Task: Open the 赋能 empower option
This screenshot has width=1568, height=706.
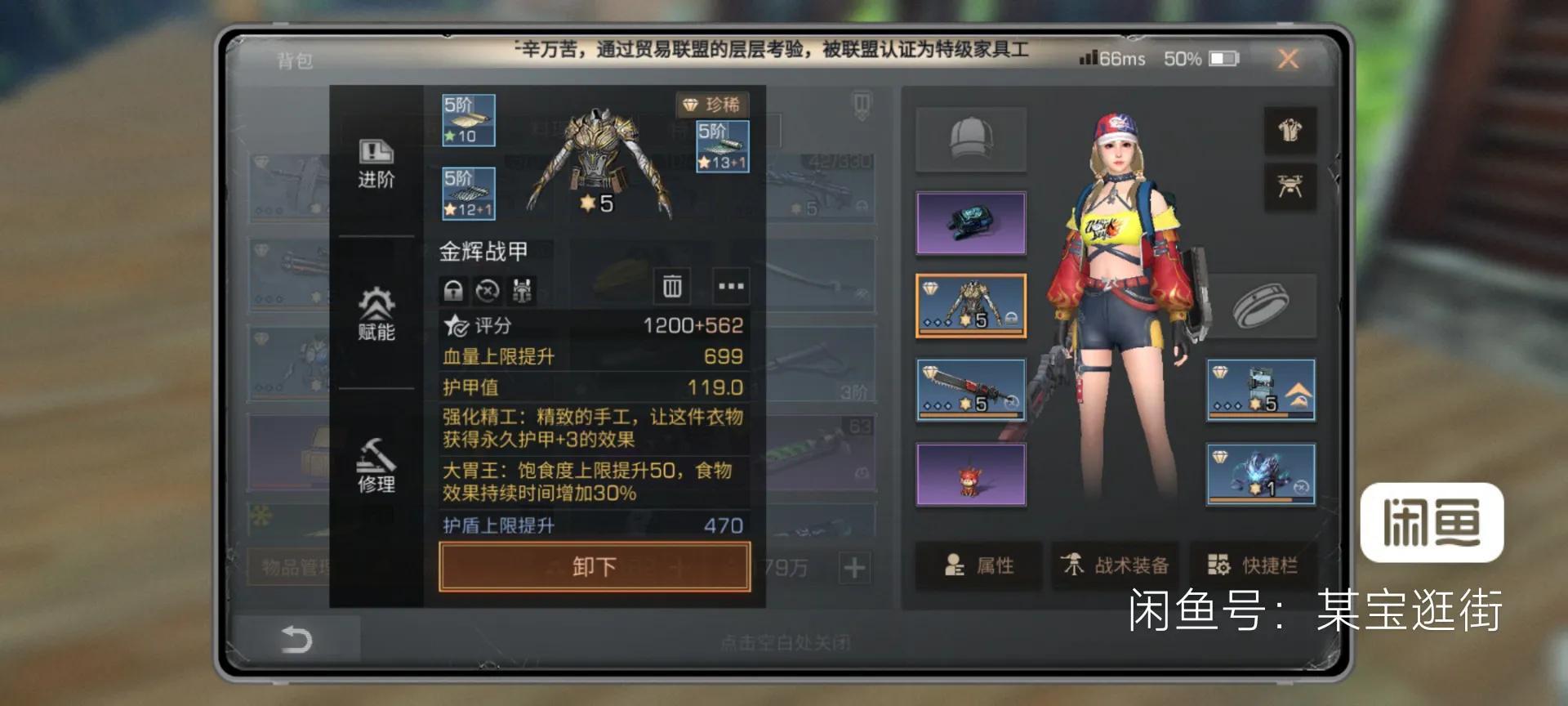Action: point(376,315)
